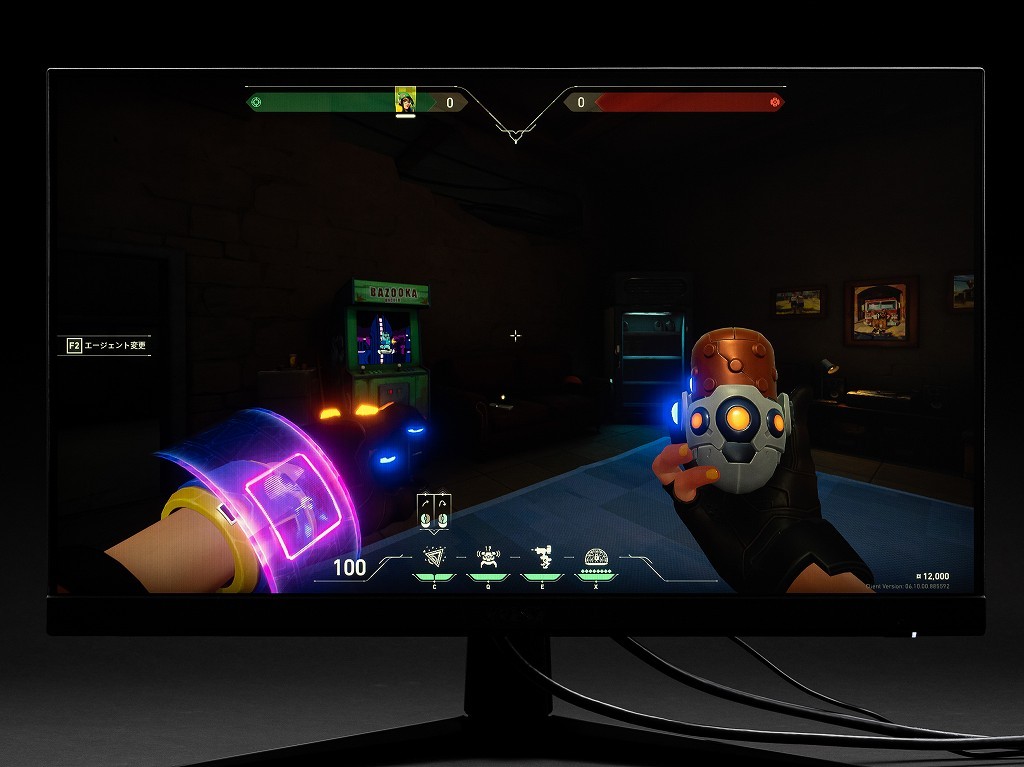Open the エージェント変更 agent change option

pos(105,345)
